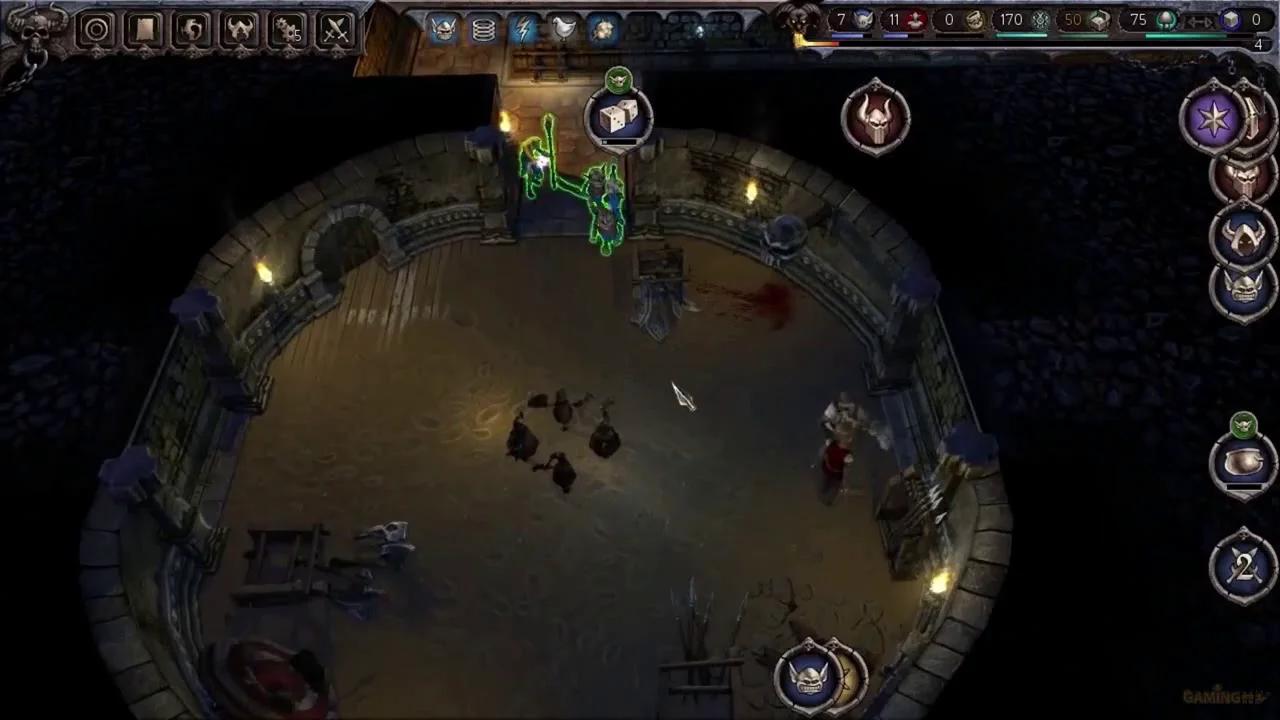Image resolution: width=1280 pixels, height=720 pixels.
Task: Switch to the white chicken tab
Action: [x=564, y=29]
